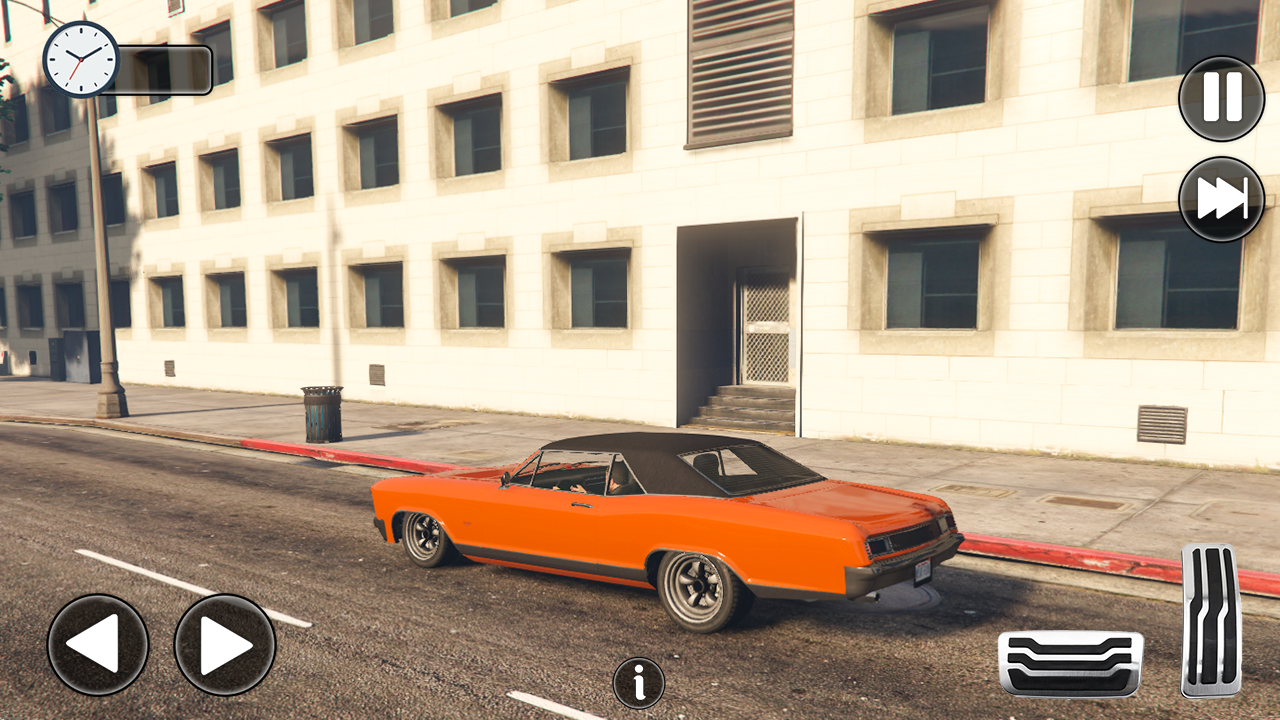The image size is (1280, 720).
Task: Step on the gas pedal
Action: [1210, 620]
